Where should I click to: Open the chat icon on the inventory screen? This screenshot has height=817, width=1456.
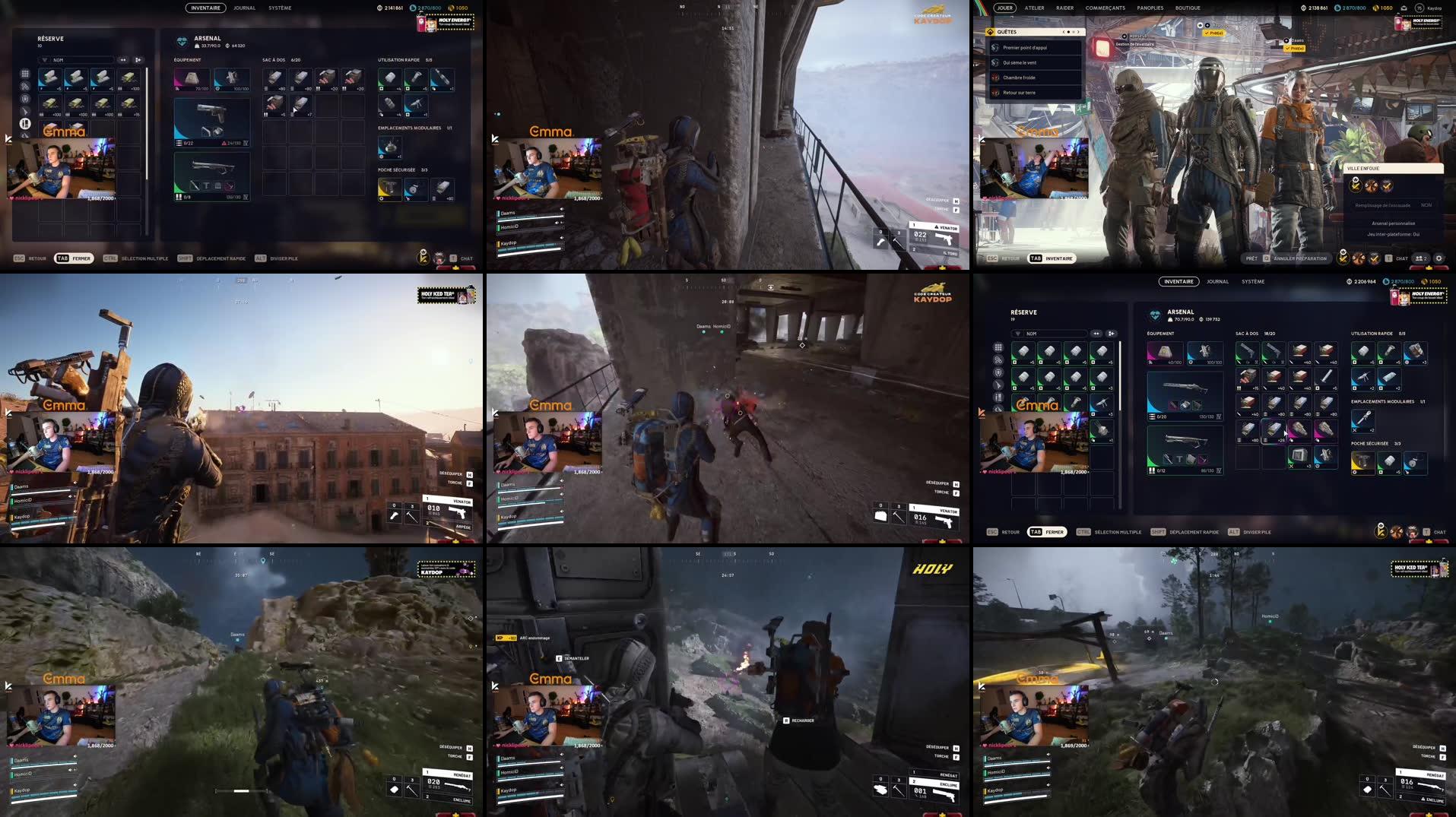click(x=462, y=258)
